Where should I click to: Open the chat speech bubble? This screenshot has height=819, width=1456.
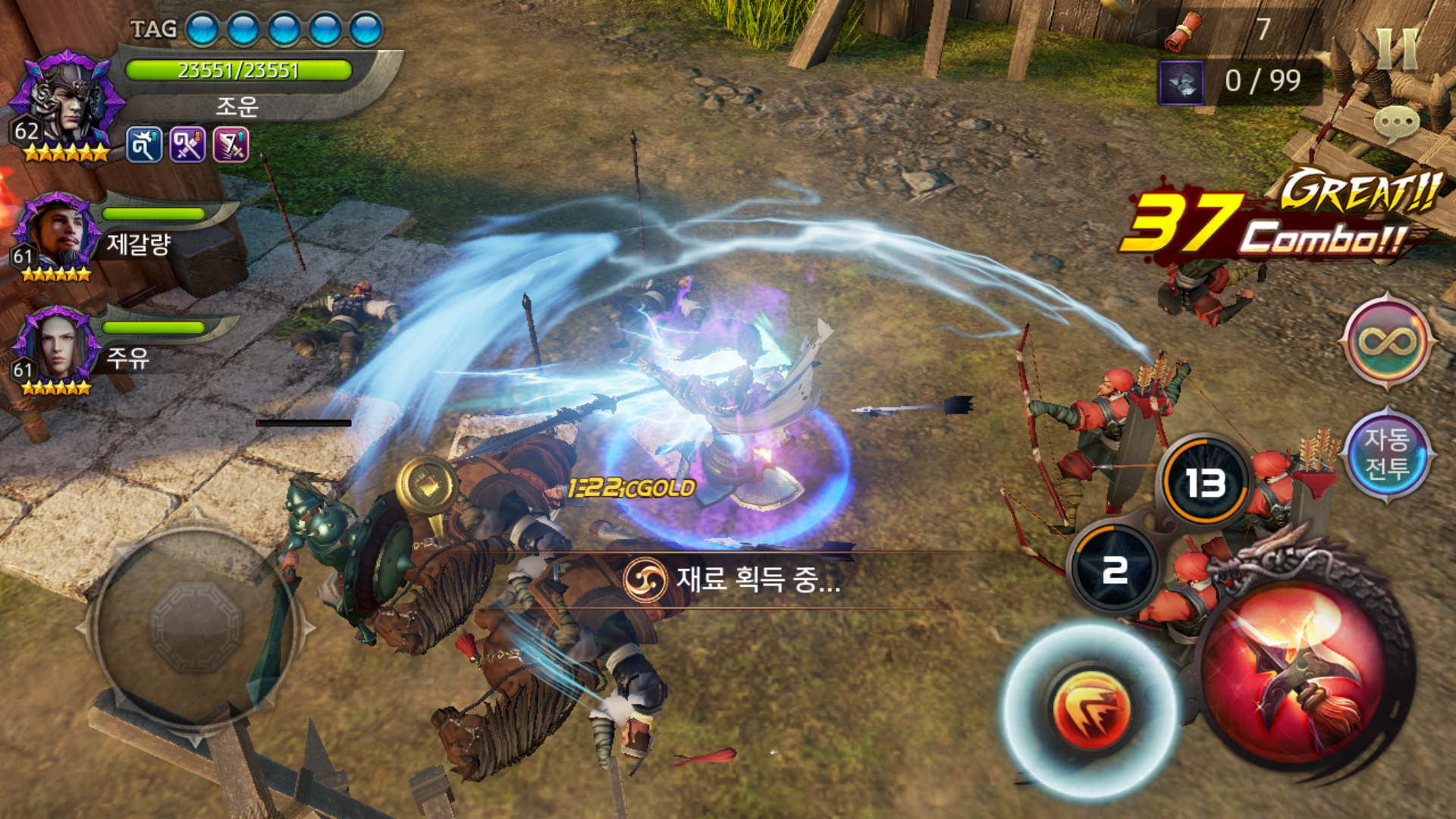click(1395, 123)
